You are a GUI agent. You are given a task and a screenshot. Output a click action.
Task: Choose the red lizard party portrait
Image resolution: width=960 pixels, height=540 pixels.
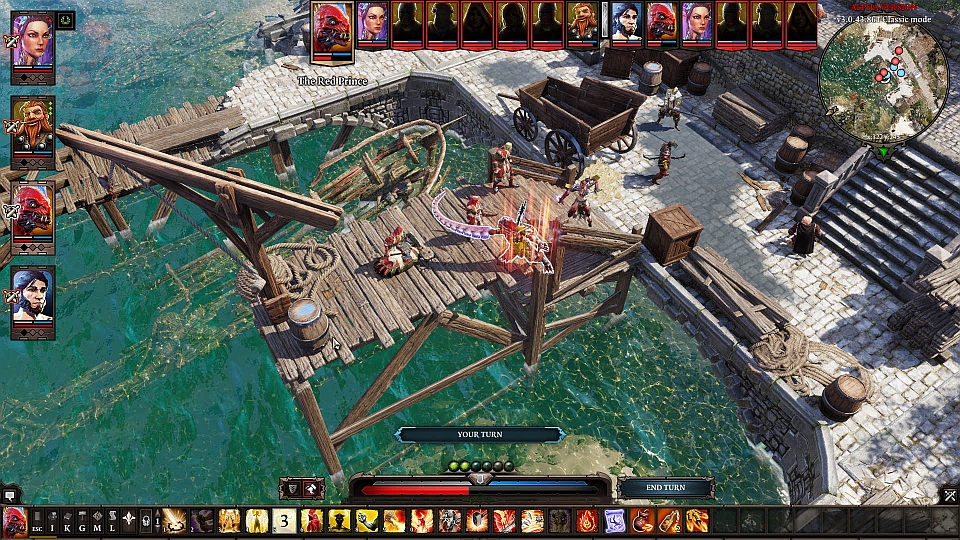point(32,213)
